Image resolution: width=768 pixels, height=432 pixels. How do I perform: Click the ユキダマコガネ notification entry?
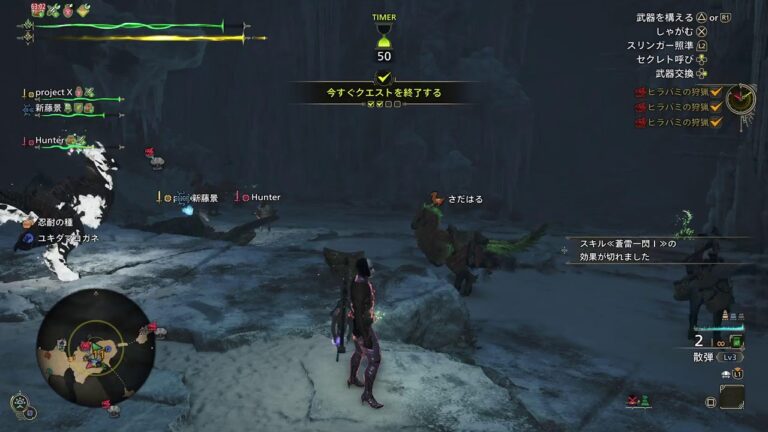[67, 238]
